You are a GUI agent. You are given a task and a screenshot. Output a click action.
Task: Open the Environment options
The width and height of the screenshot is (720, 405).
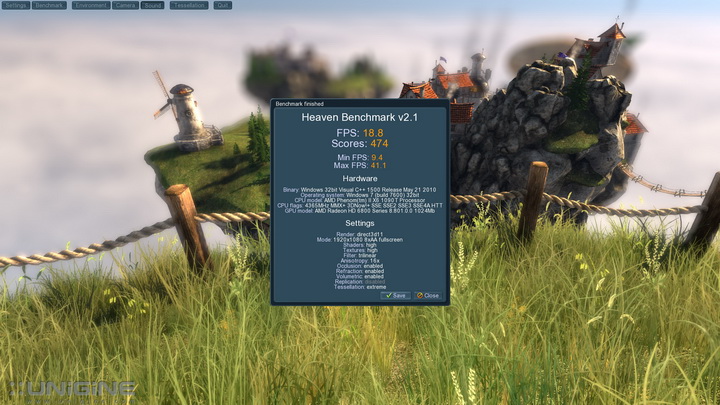coord(90,5)
